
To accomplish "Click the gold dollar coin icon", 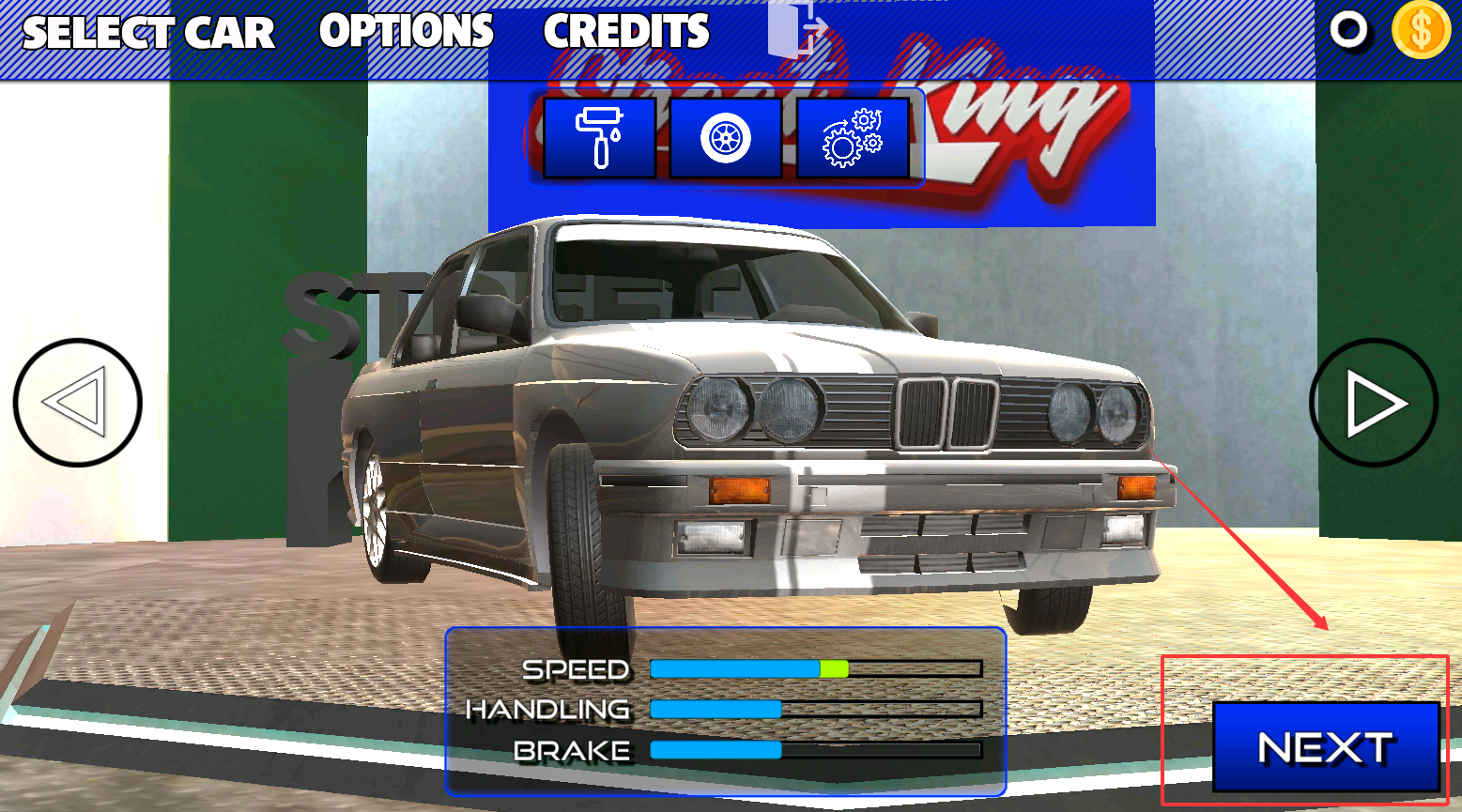I will click(x=1421, y=30).
